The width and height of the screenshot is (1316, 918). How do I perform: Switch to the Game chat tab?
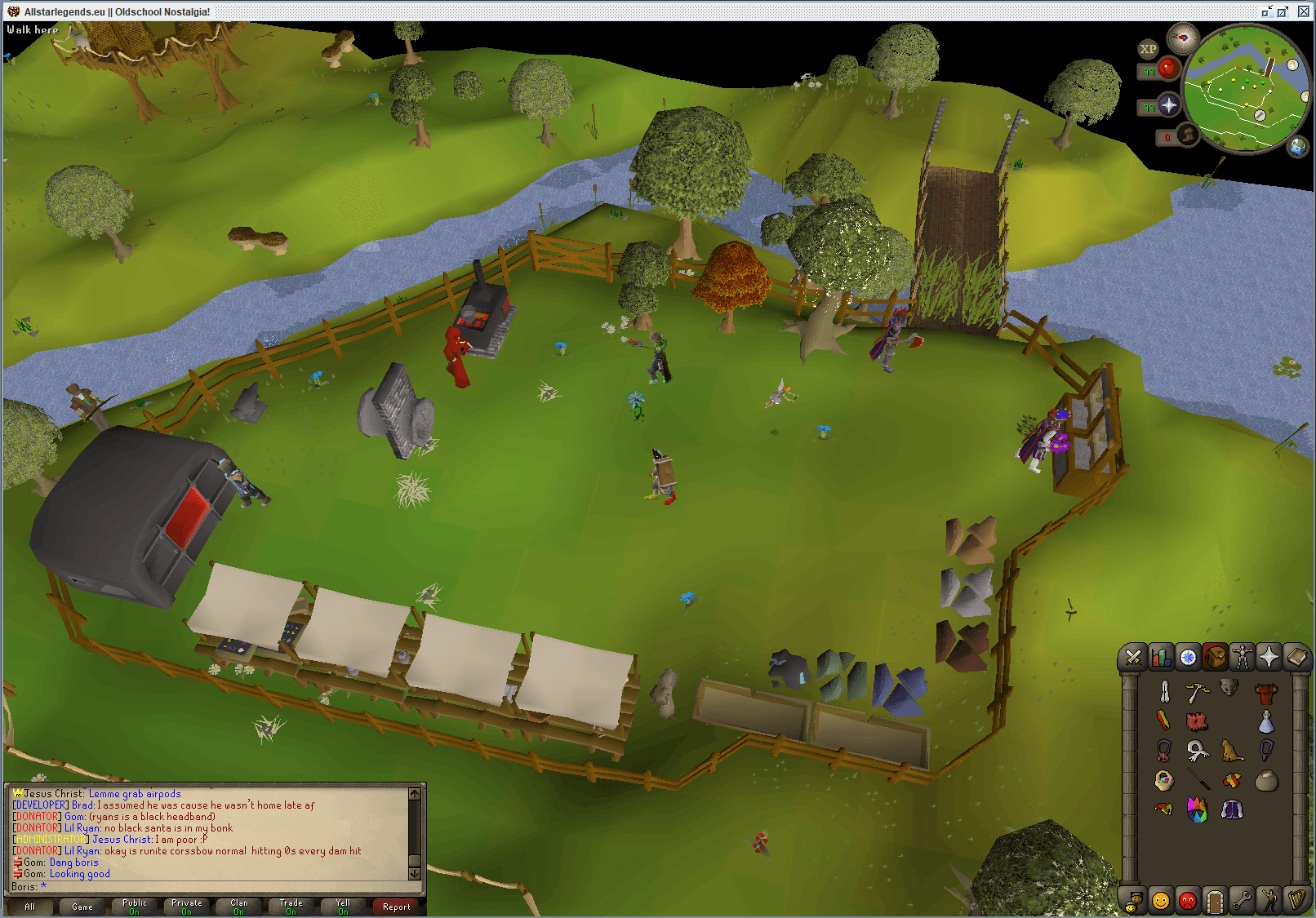point(82,906)
